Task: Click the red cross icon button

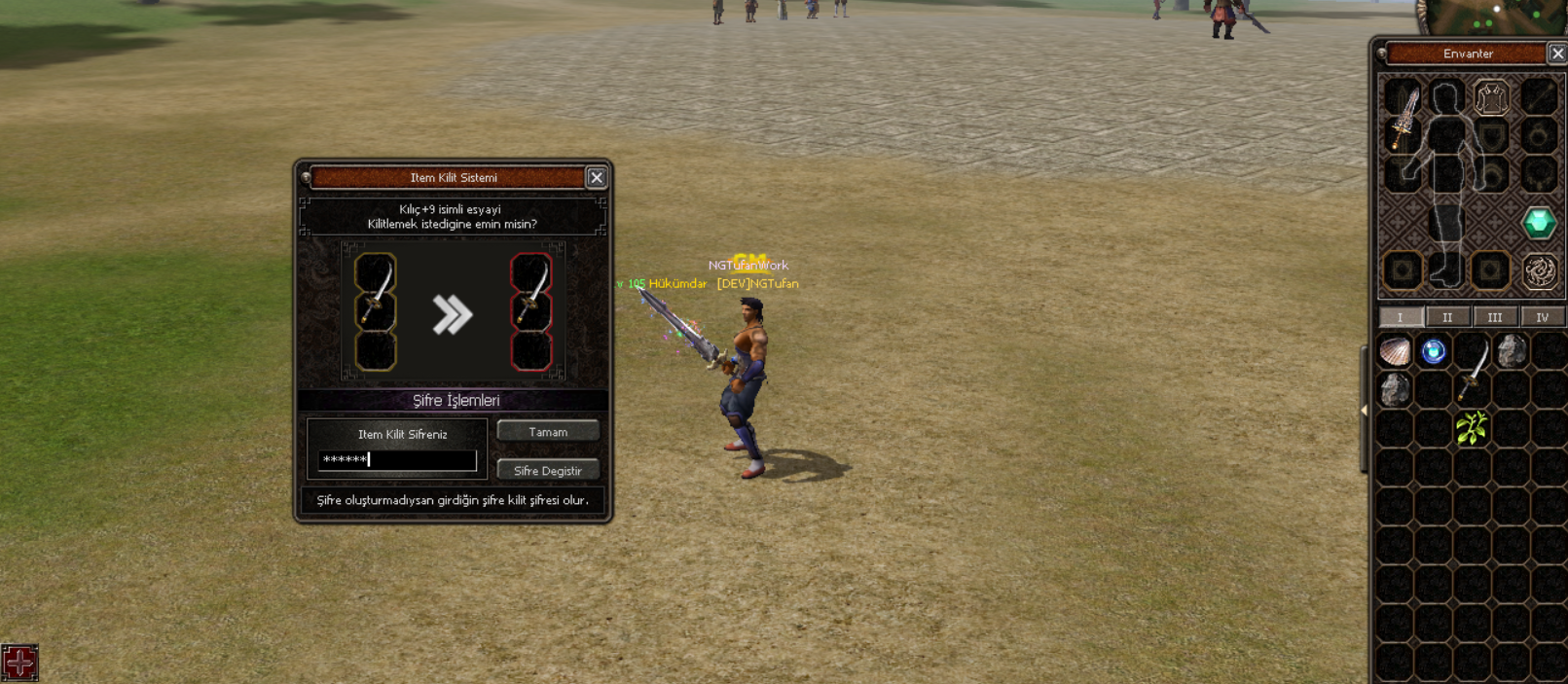Action: 19,663
